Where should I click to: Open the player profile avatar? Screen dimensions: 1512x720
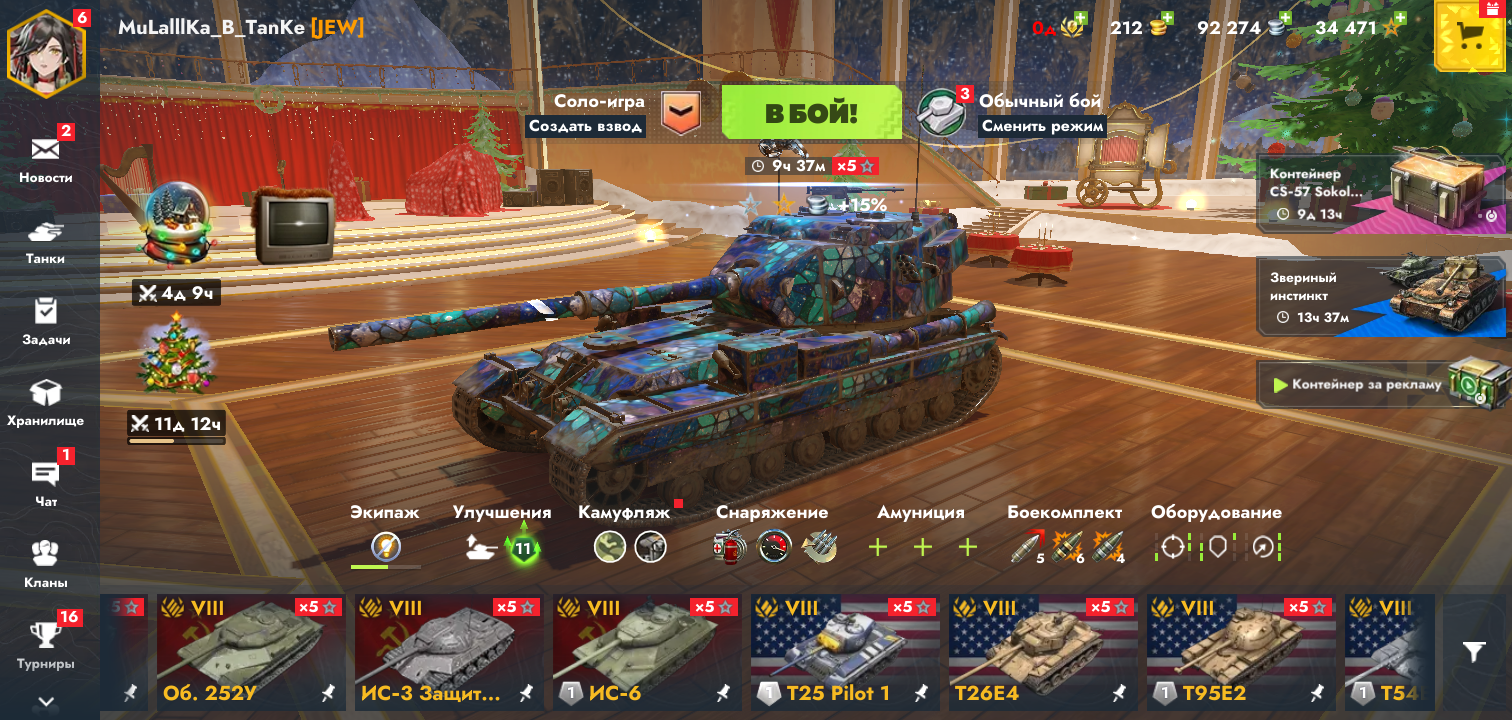coord(46,51)
